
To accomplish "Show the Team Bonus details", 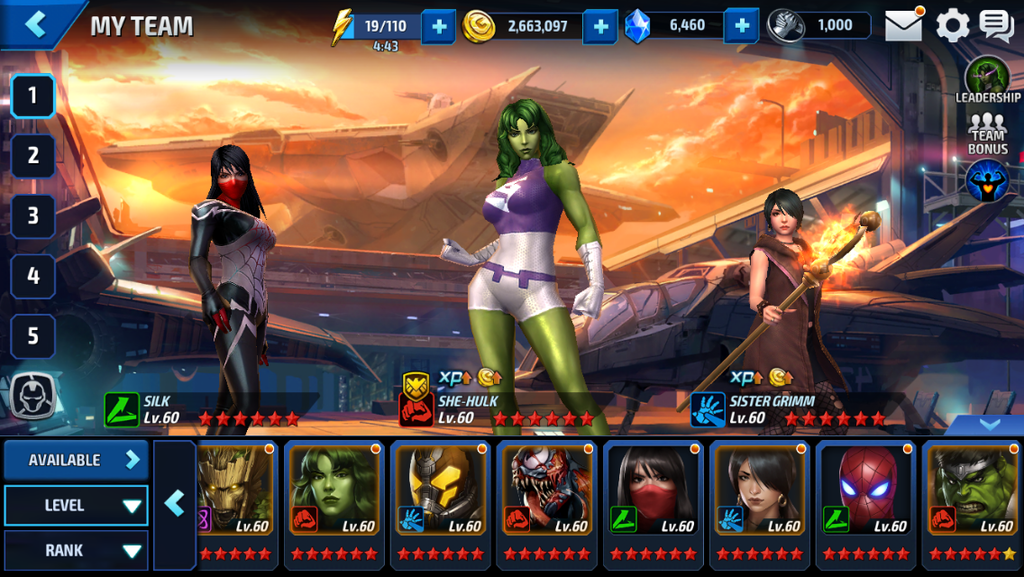I will pyautogui.click(x=987, y=135).
